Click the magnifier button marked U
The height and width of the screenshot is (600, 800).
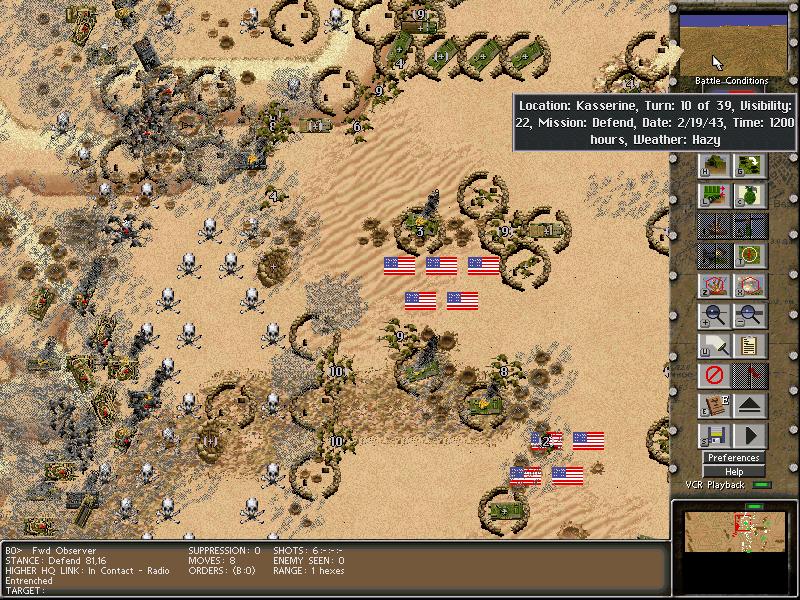714,347
